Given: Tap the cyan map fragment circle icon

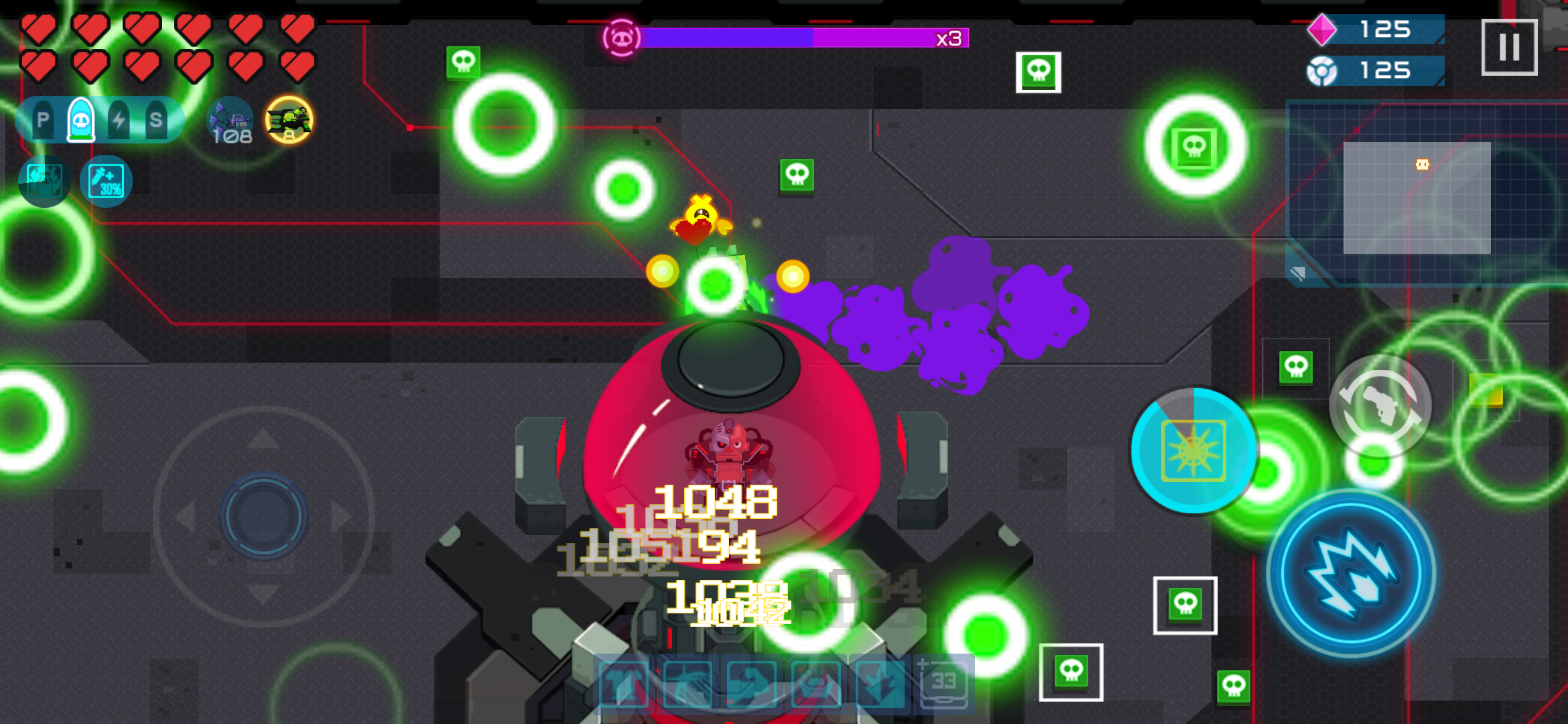Looking at the screenshot, I should [44, 181].
